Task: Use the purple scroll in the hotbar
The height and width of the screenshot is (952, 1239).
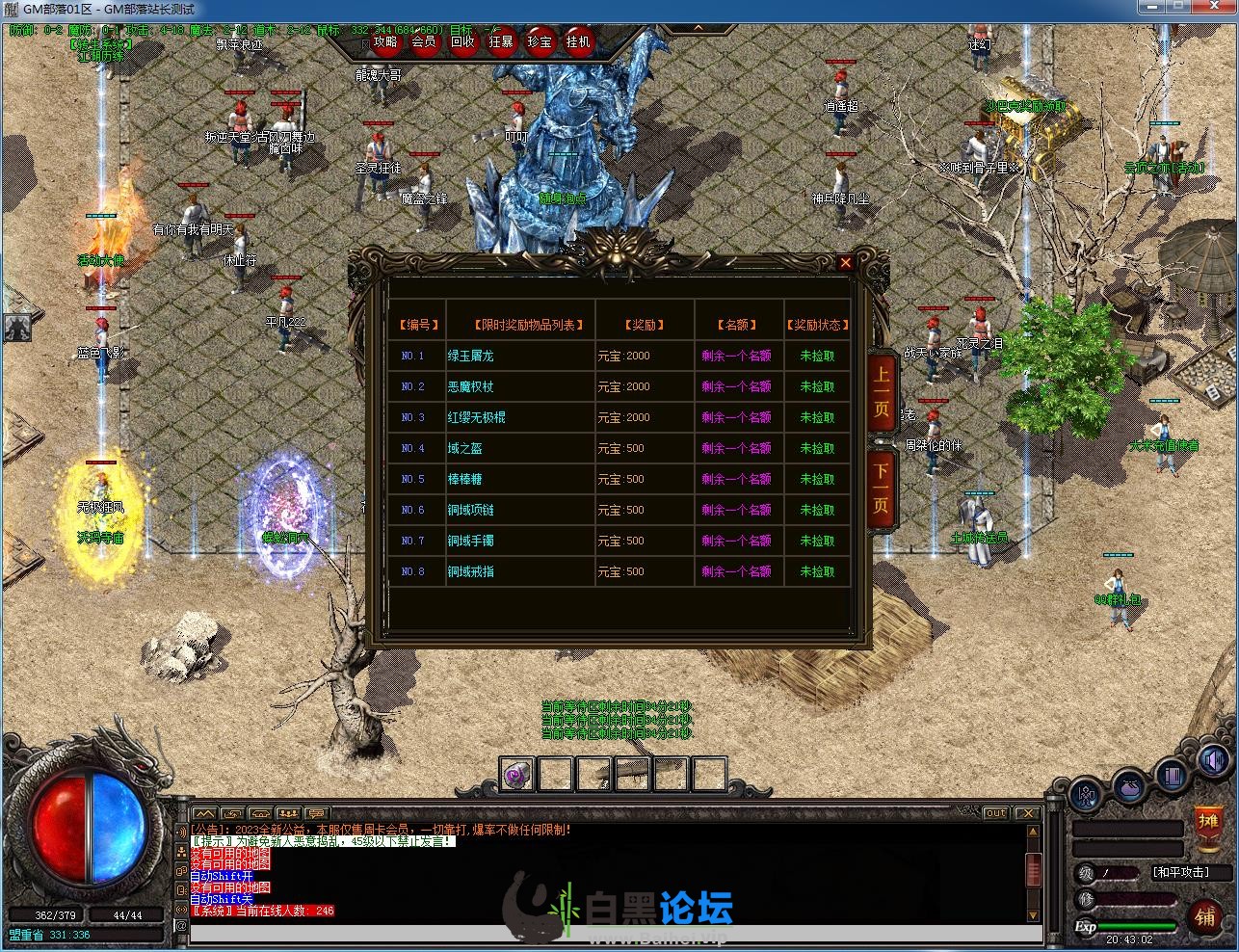Action: point(517,774)
